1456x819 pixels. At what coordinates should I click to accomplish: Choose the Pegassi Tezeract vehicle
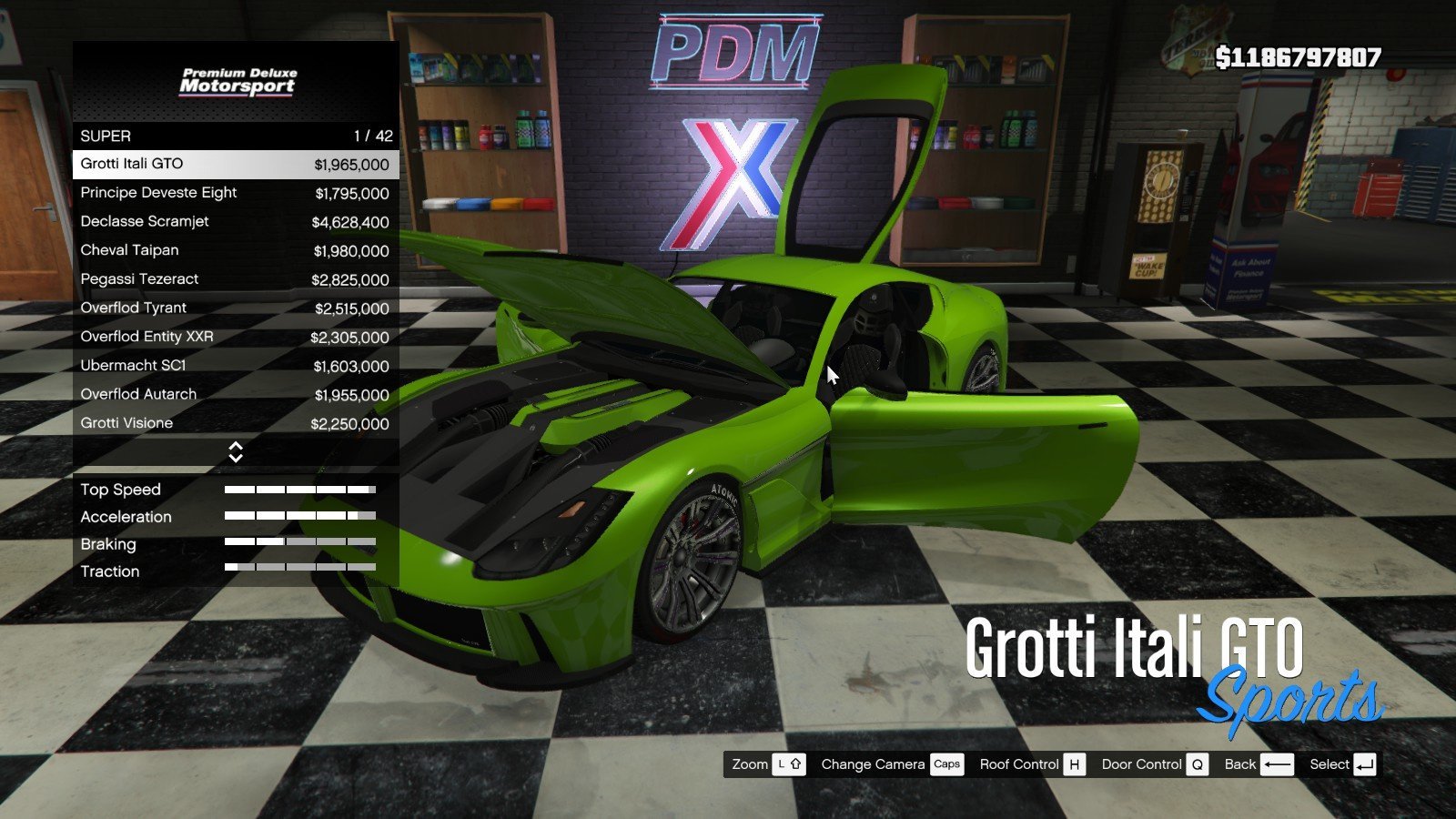tap(235, 279)
